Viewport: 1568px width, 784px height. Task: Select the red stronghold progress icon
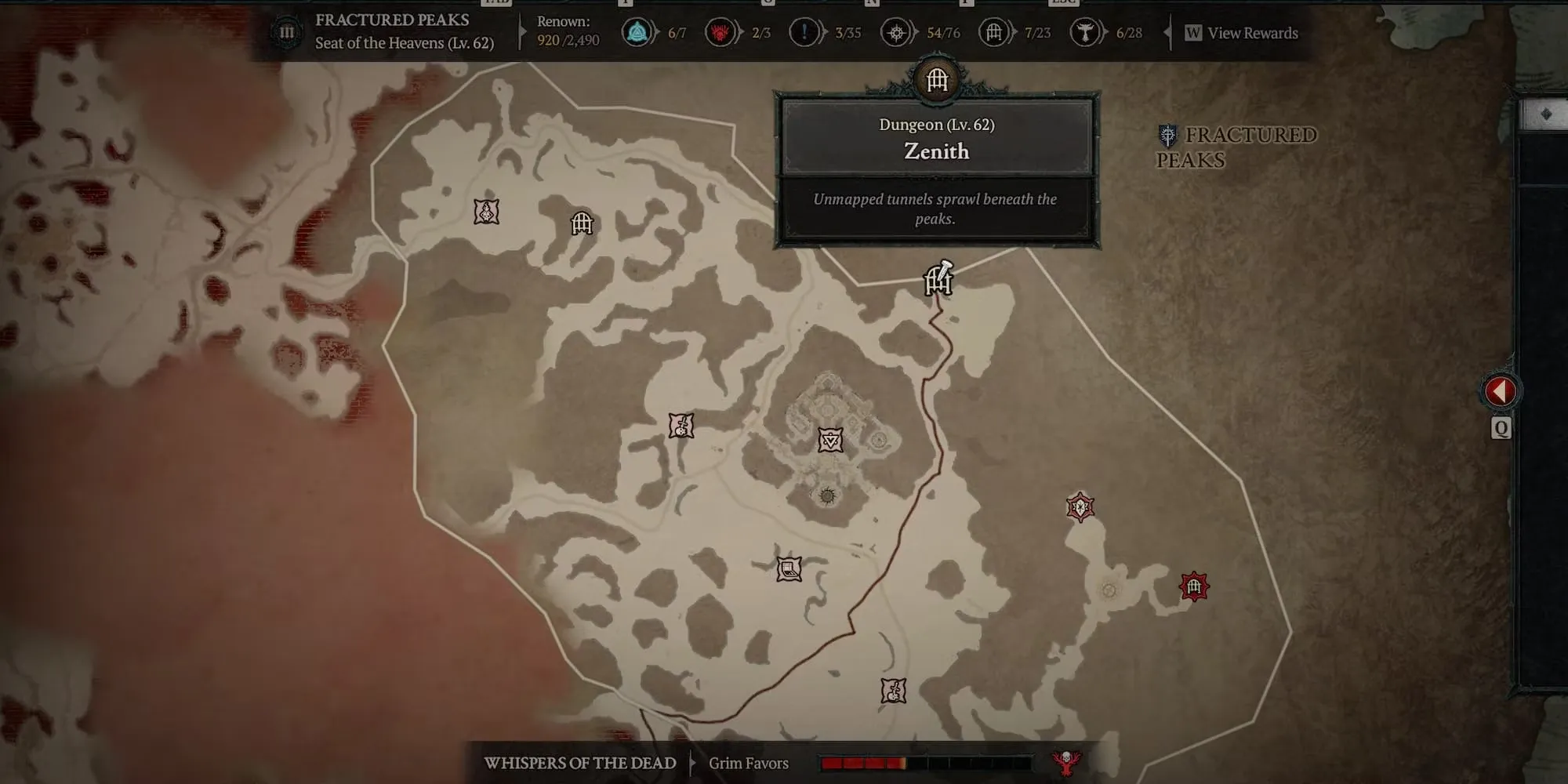pos(720,33)
